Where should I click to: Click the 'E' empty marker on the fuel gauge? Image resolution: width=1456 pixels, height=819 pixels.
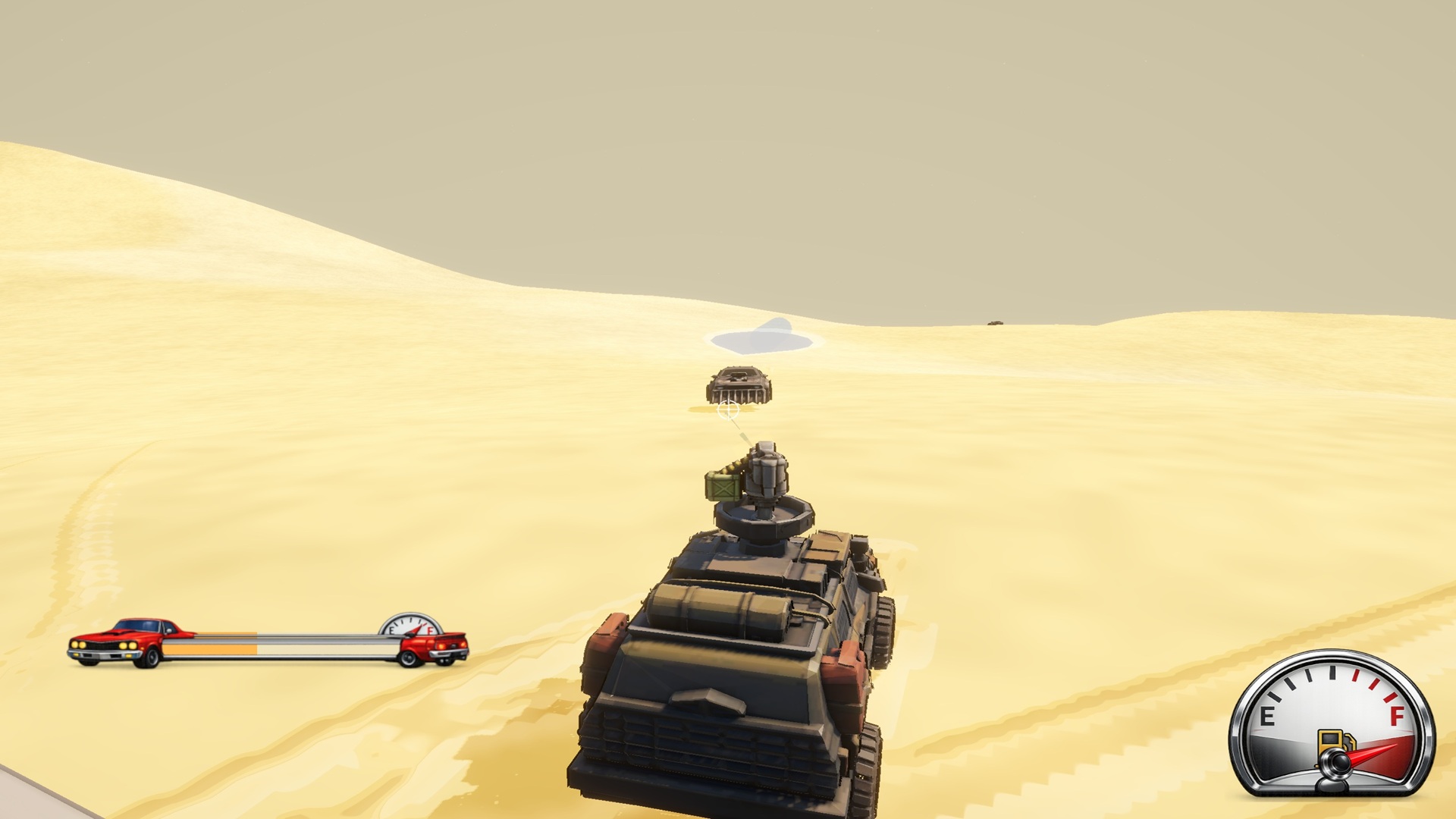(x=1268, y=716)
